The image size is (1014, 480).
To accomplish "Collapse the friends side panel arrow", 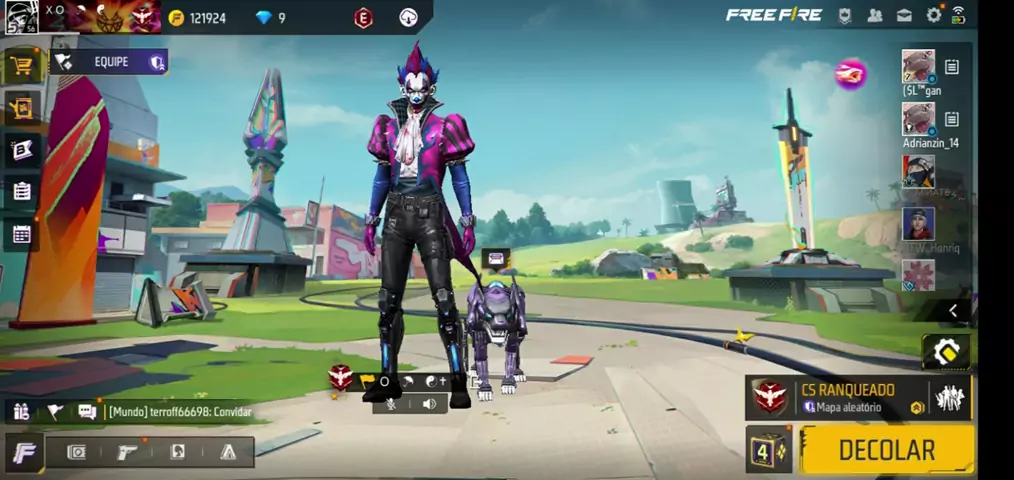I will (x=952, y=311).
